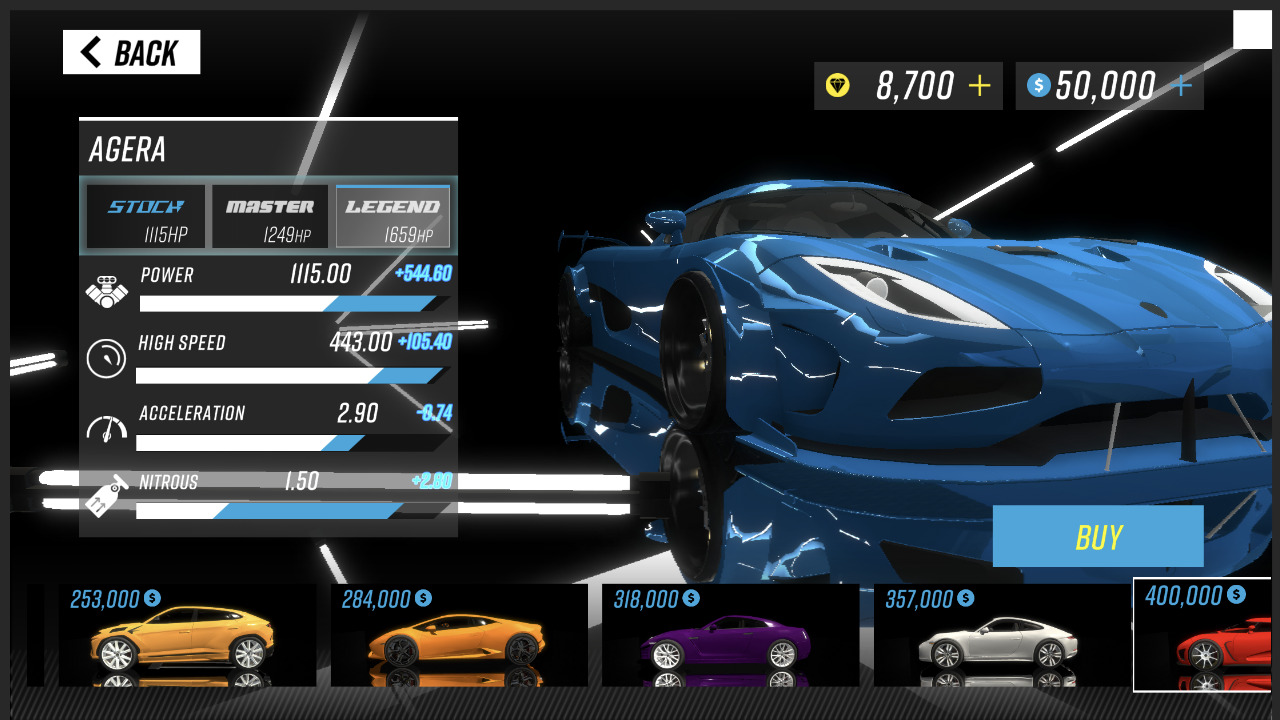
Task: Click the plus to buy more diamonds
Action: click(x=977, y=86)
